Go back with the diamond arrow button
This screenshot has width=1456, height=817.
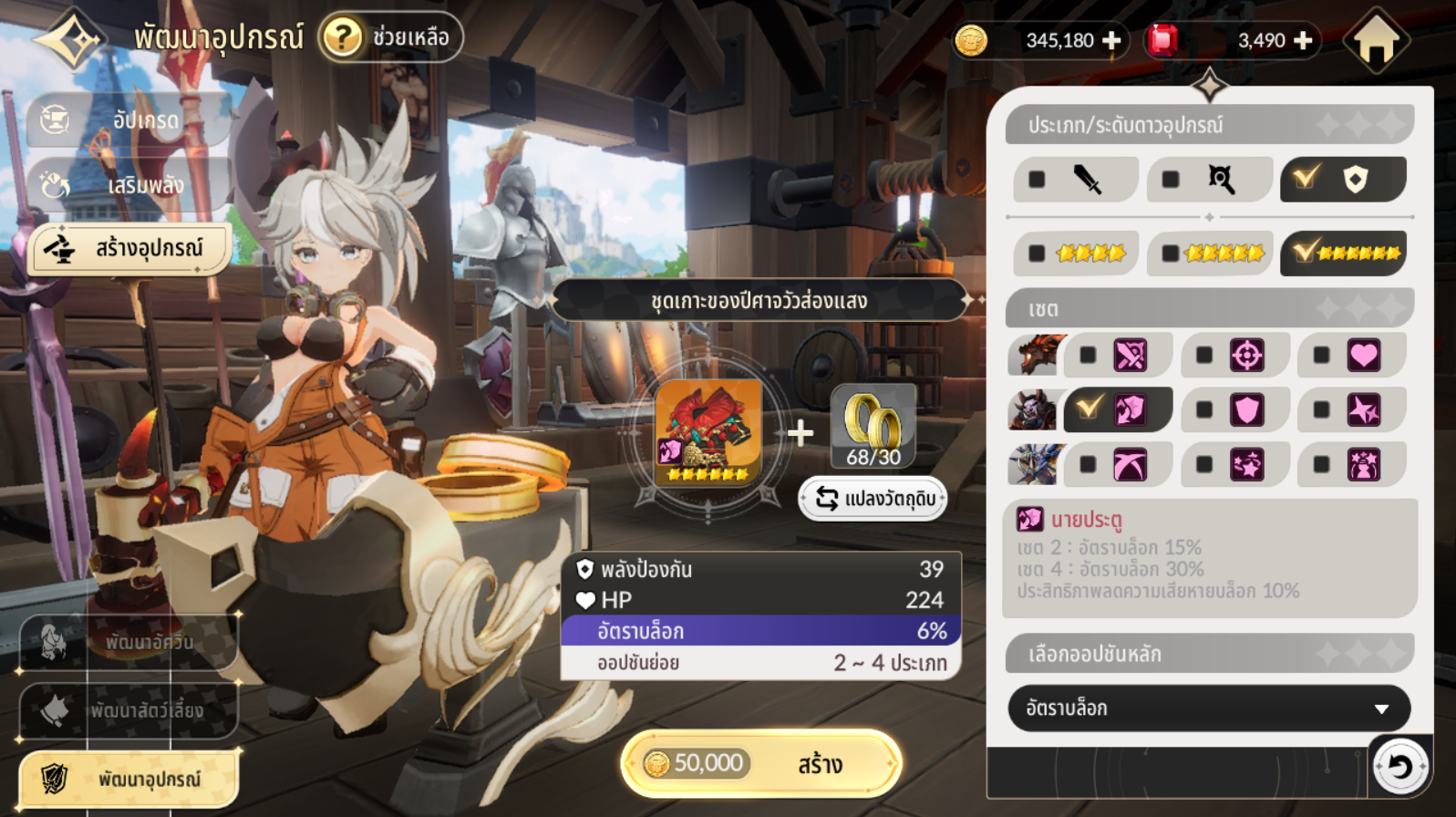click(71, 38)
